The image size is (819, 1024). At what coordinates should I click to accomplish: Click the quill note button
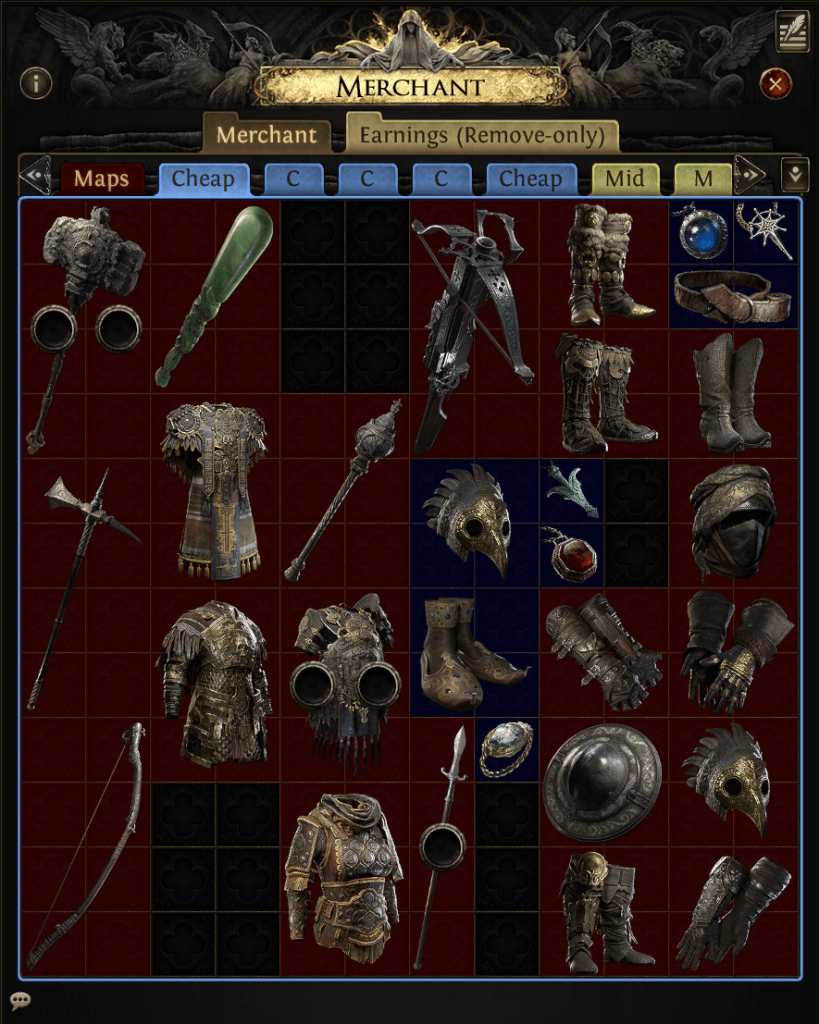point(792,32)
